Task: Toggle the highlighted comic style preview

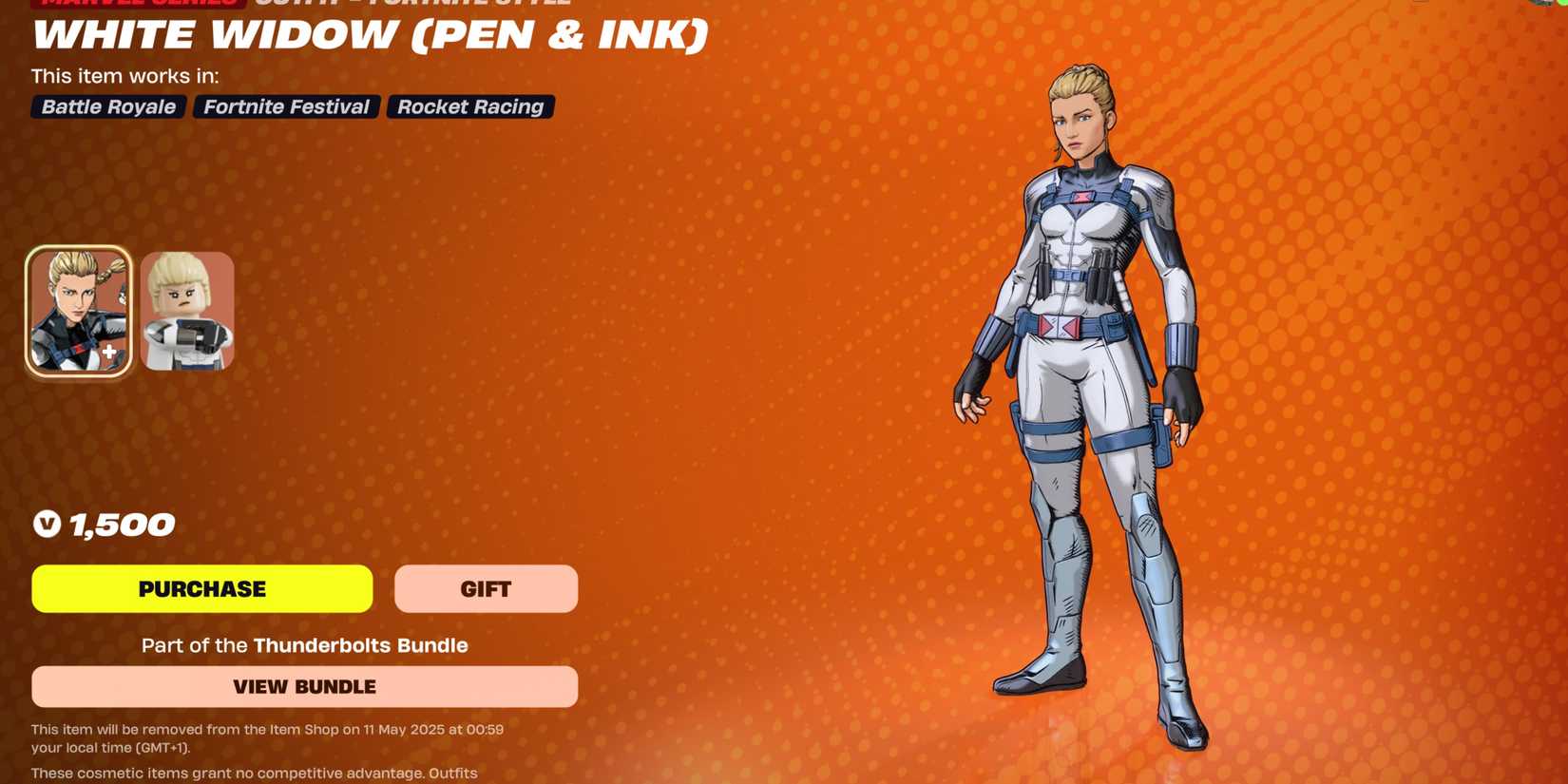Action: pos(80,309)
